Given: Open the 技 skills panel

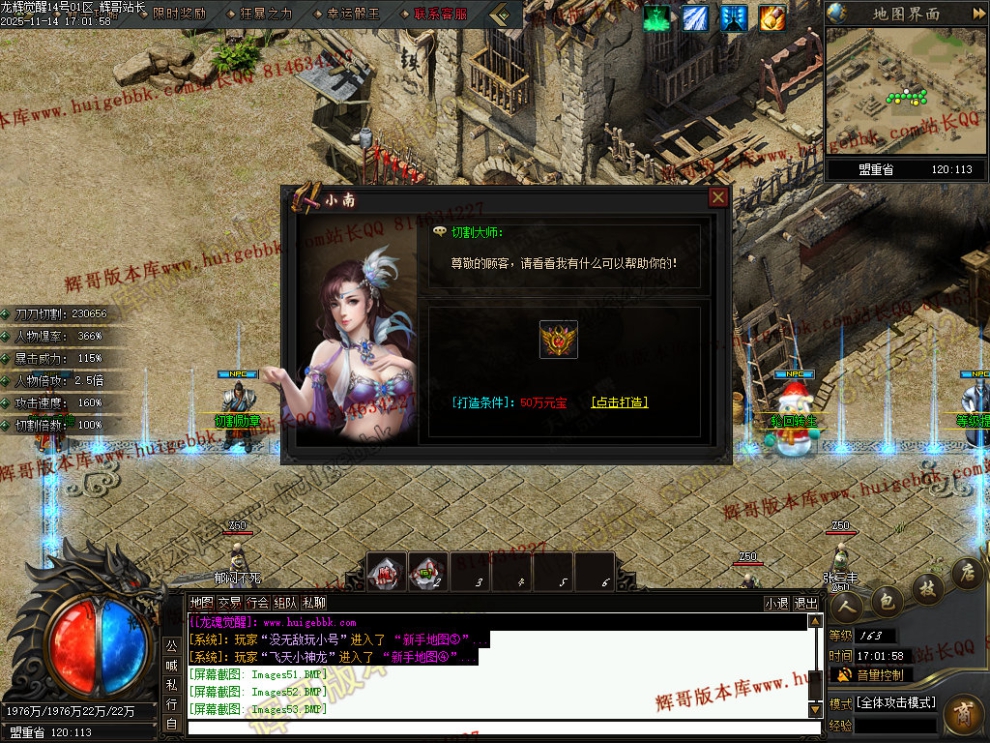Looking at the screenshot, I should [927, 588].
